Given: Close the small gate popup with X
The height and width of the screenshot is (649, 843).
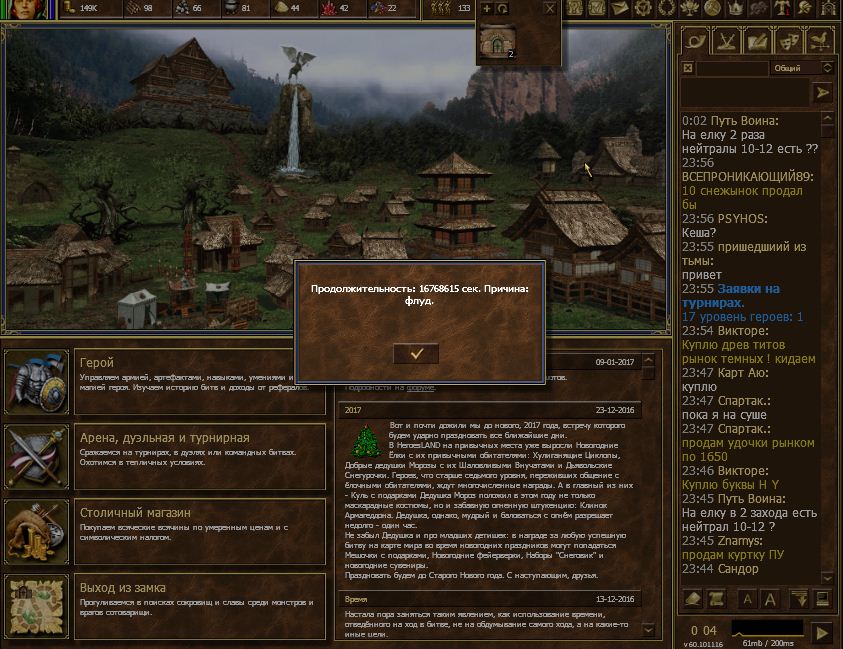Looking at the screenshot, I should coord(549,8).
